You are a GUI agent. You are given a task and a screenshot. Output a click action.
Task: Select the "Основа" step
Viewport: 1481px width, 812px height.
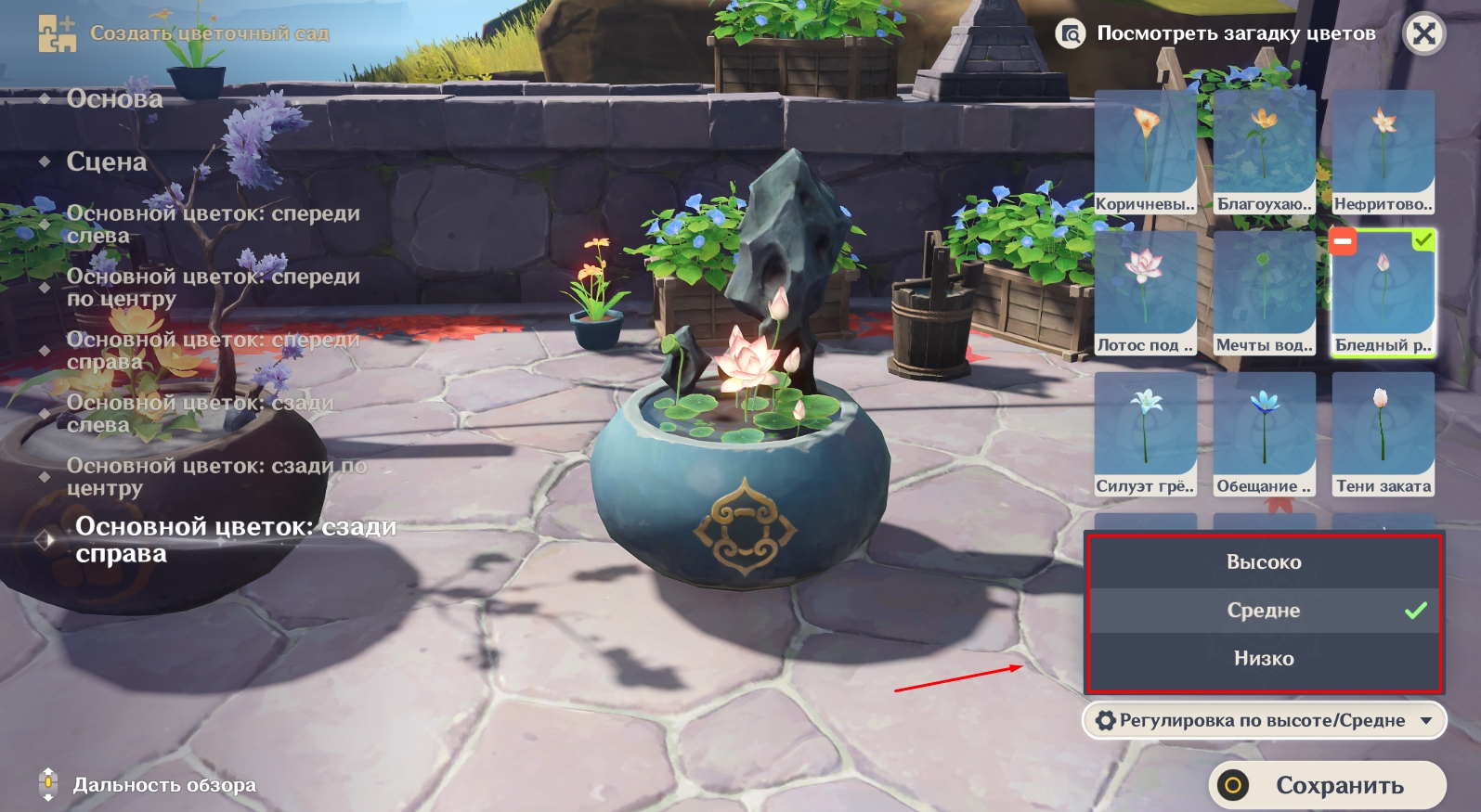tap(114, 98)
